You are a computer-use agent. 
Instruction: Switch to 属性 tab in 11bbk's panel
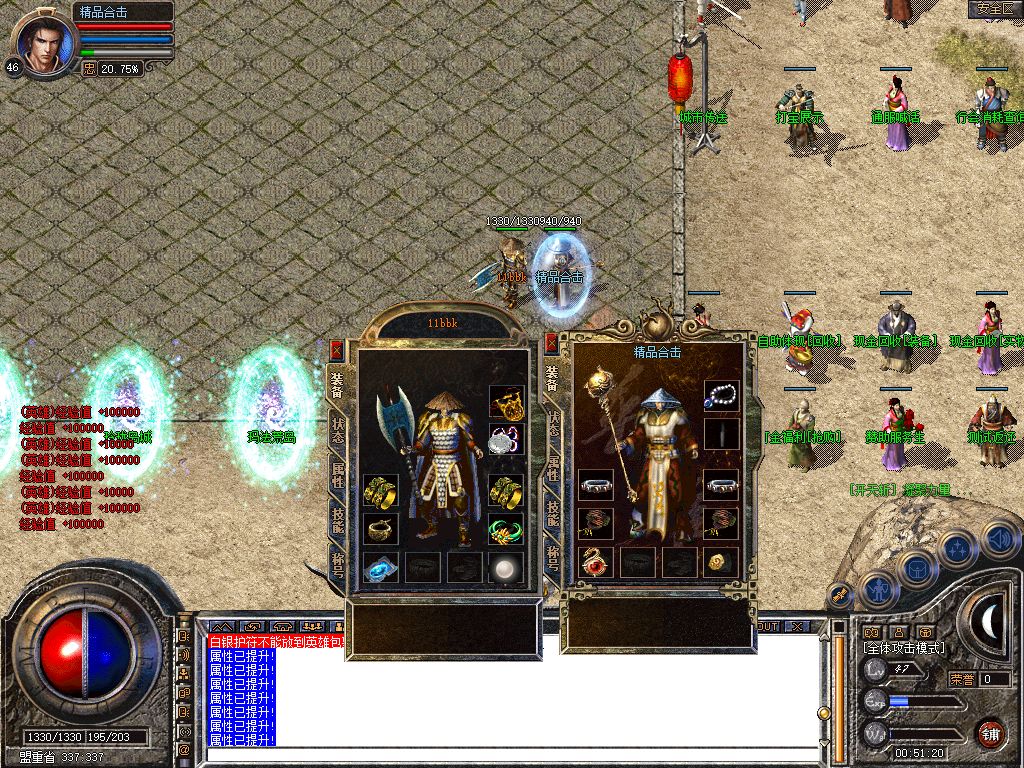click(338, 477)
